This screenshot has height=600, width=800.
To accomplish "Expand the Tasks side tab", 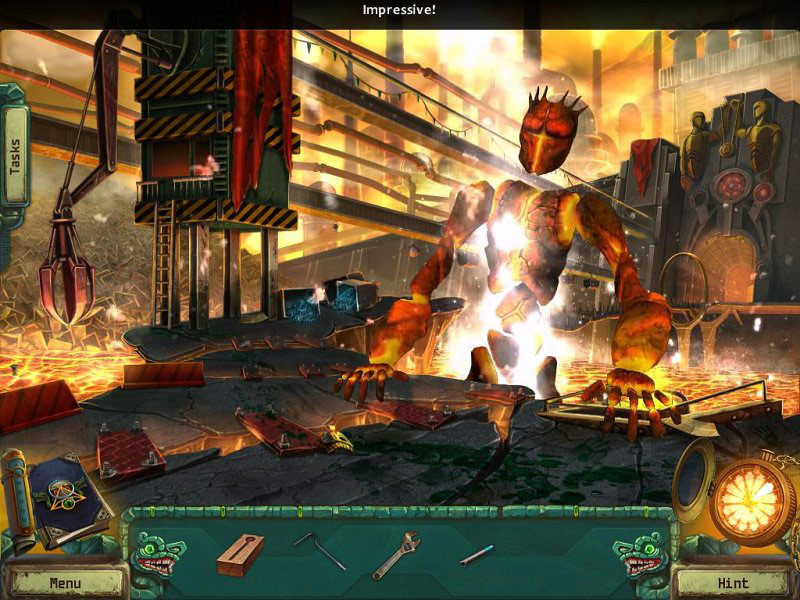I will coord(15,156).
